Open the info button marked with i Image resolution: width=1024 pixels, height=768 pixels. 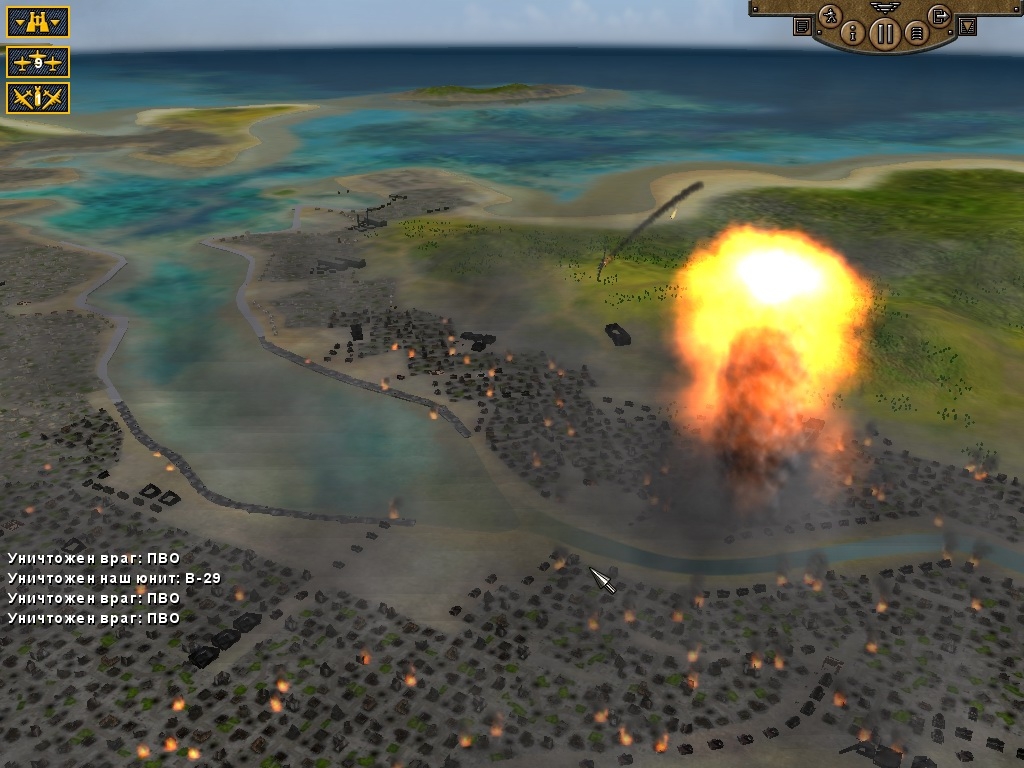tap(853, 33)
